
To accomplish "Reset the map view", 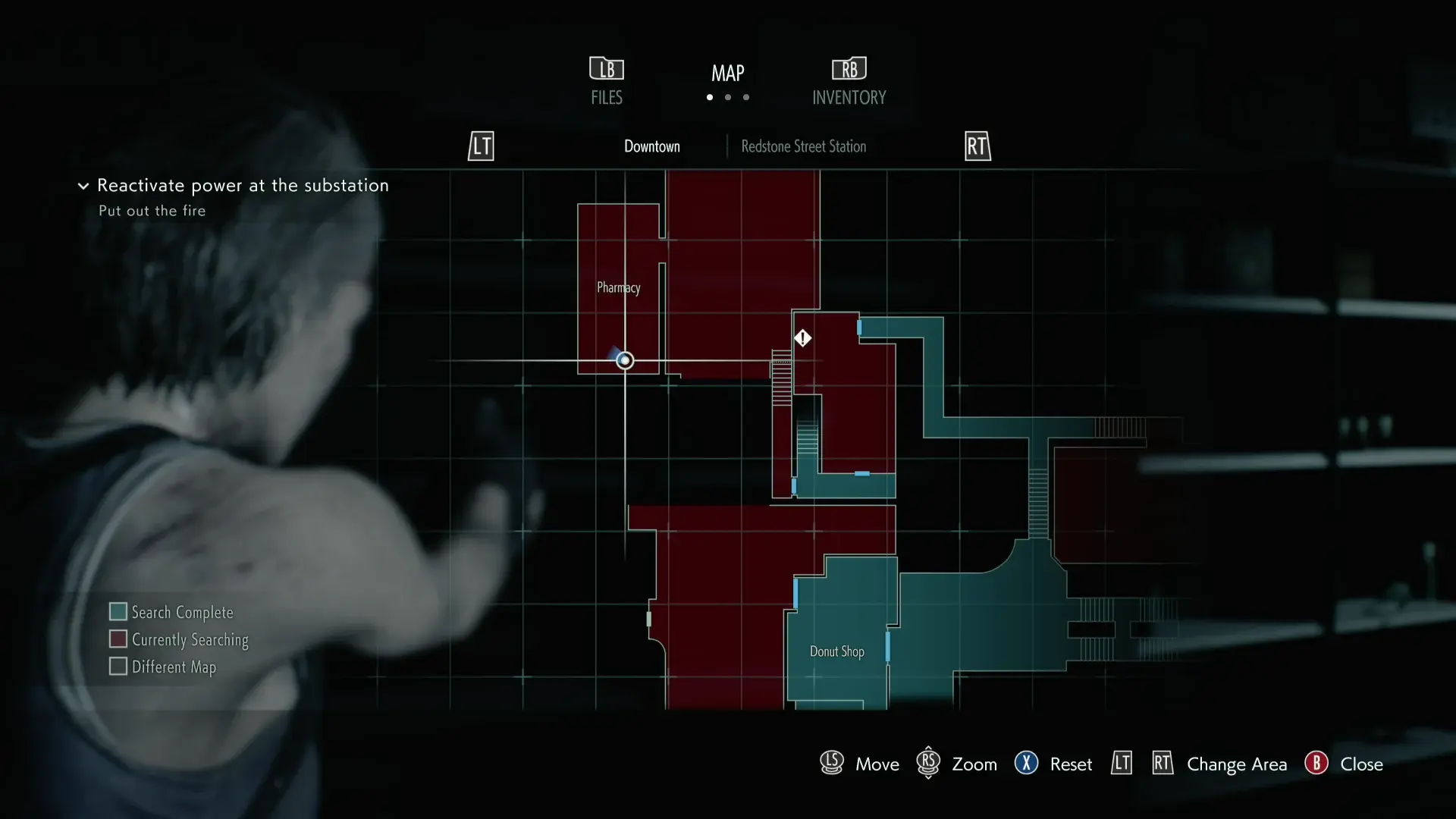I will 1053,764.
